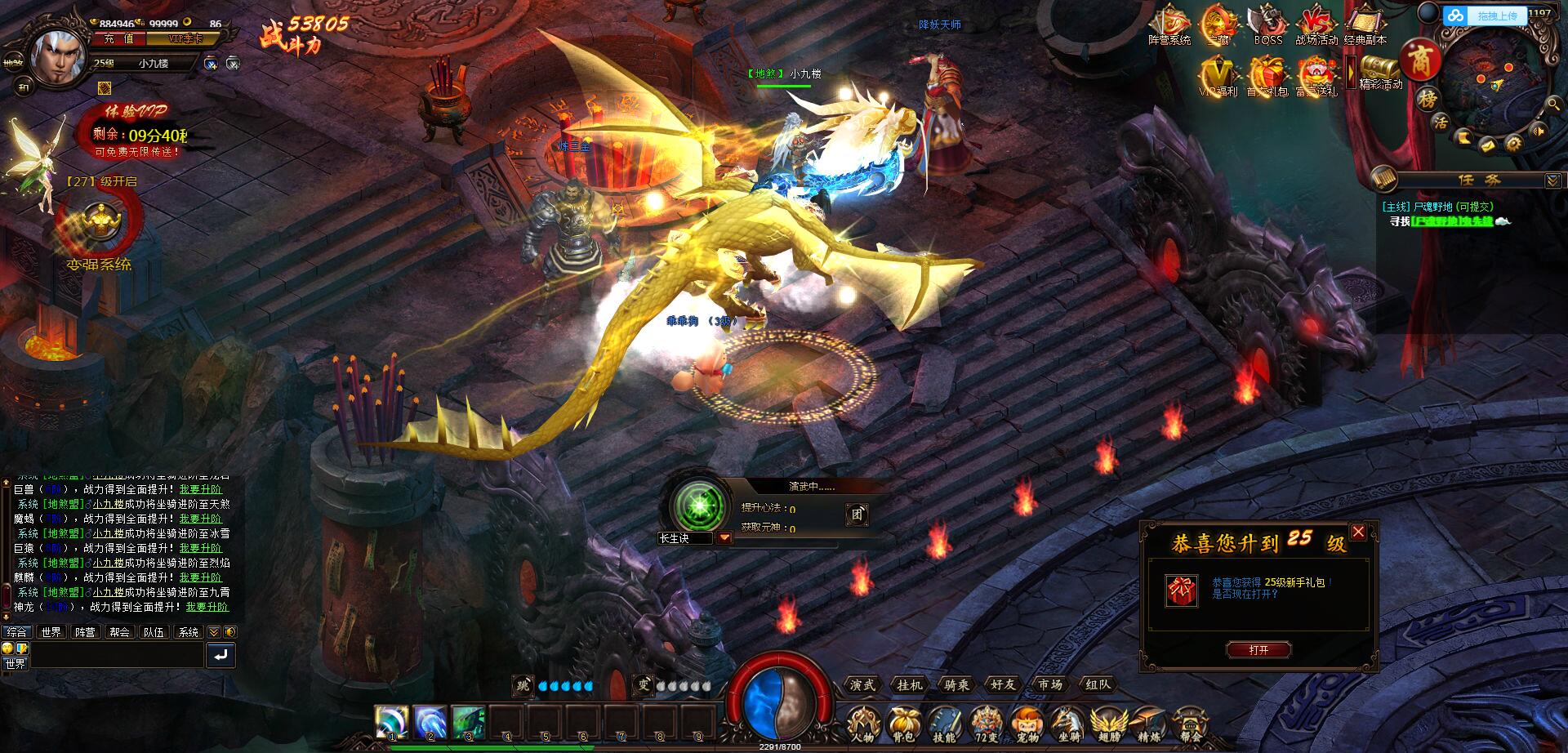Screen dimensions: 1568x753
Task: Open the BOSS menu icon
Action: tap(1267, 25)
